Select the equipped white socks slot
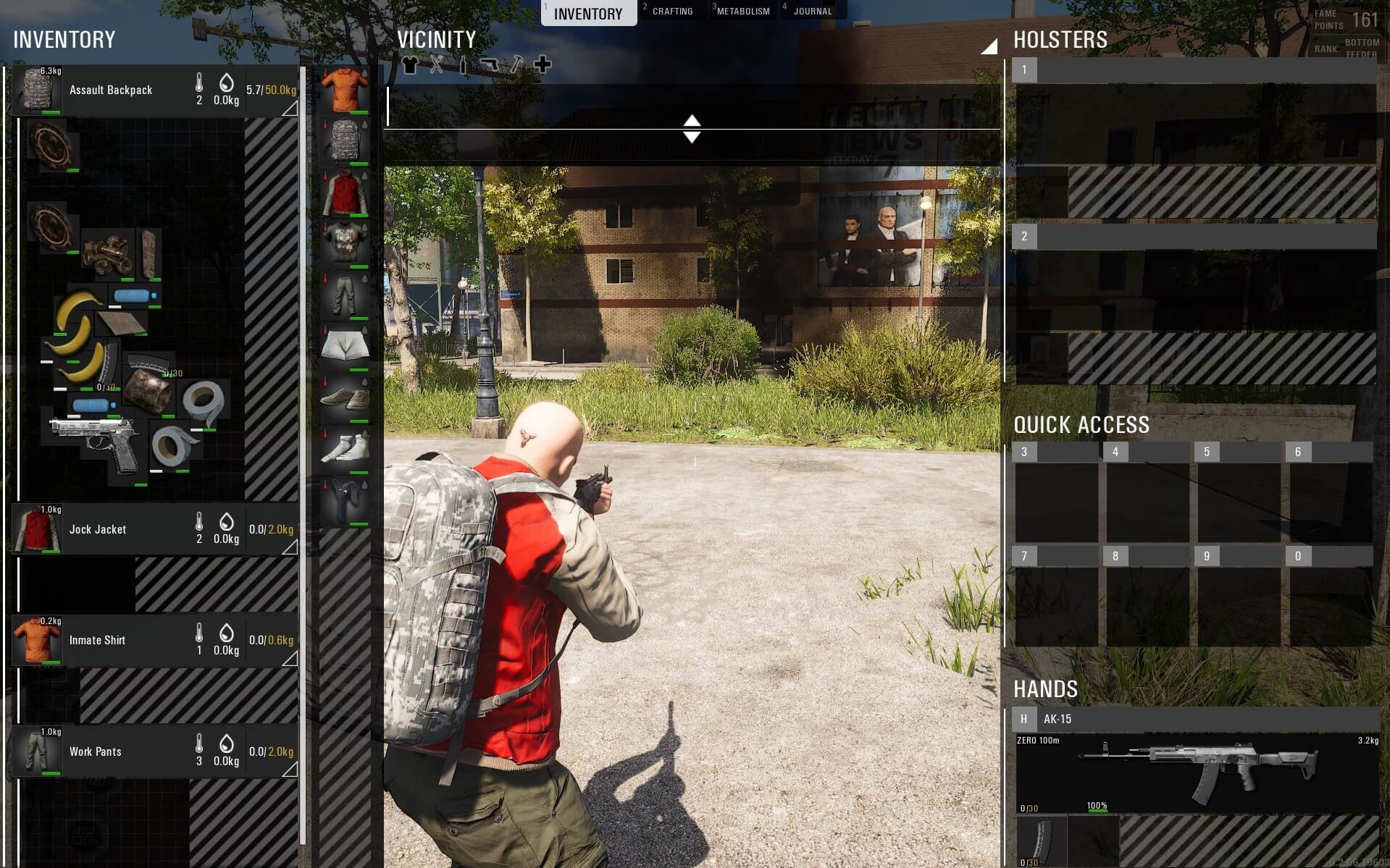Viewport: 1390px width, 868px height. [x=345, y=449]
